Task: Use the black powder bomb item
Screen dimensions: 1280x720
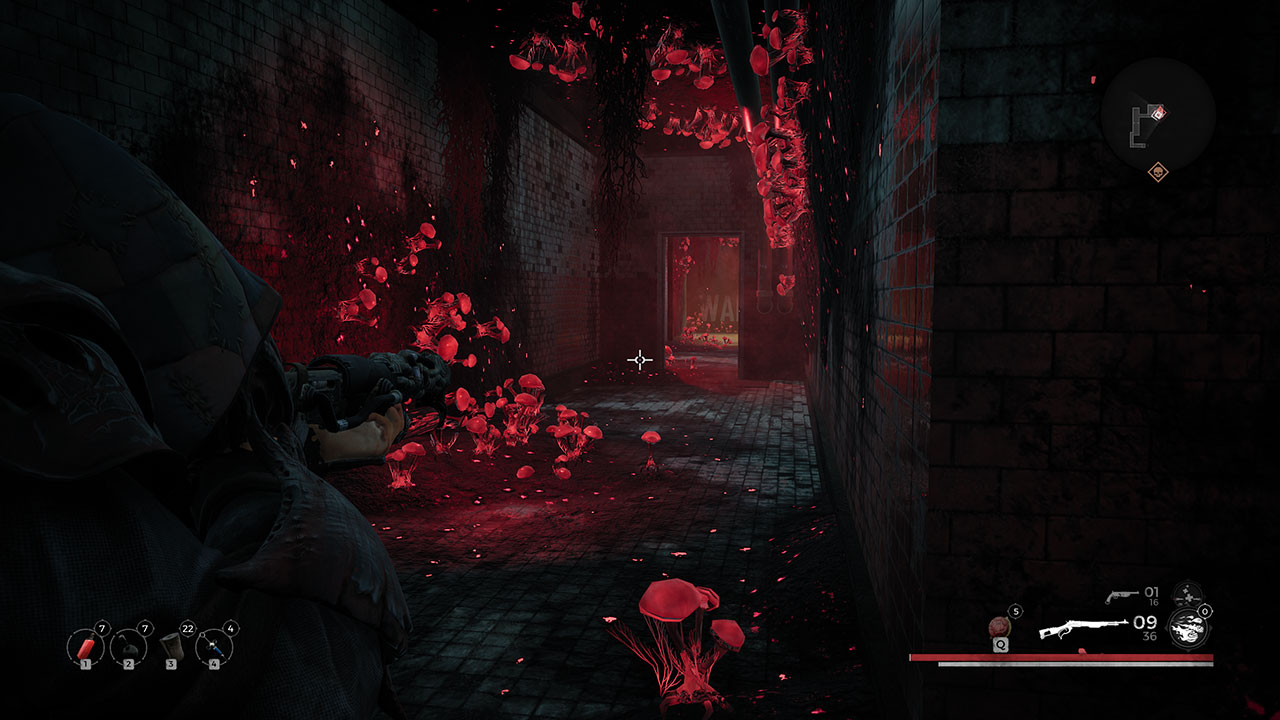Action: (x=129, y=647)
